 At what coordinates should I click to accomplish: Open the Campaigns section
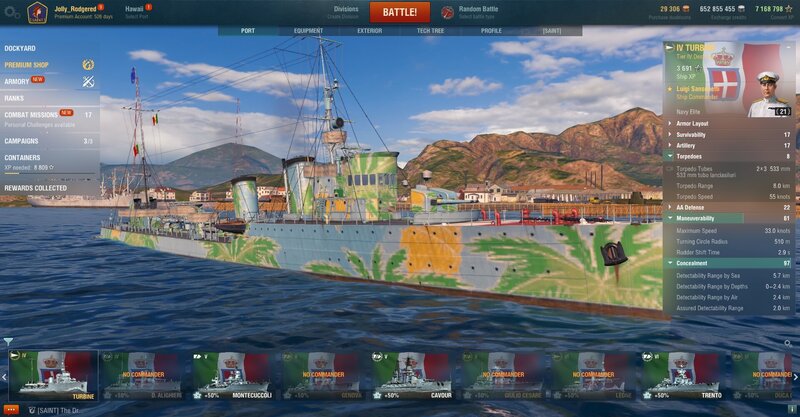(x=21, y=141)
